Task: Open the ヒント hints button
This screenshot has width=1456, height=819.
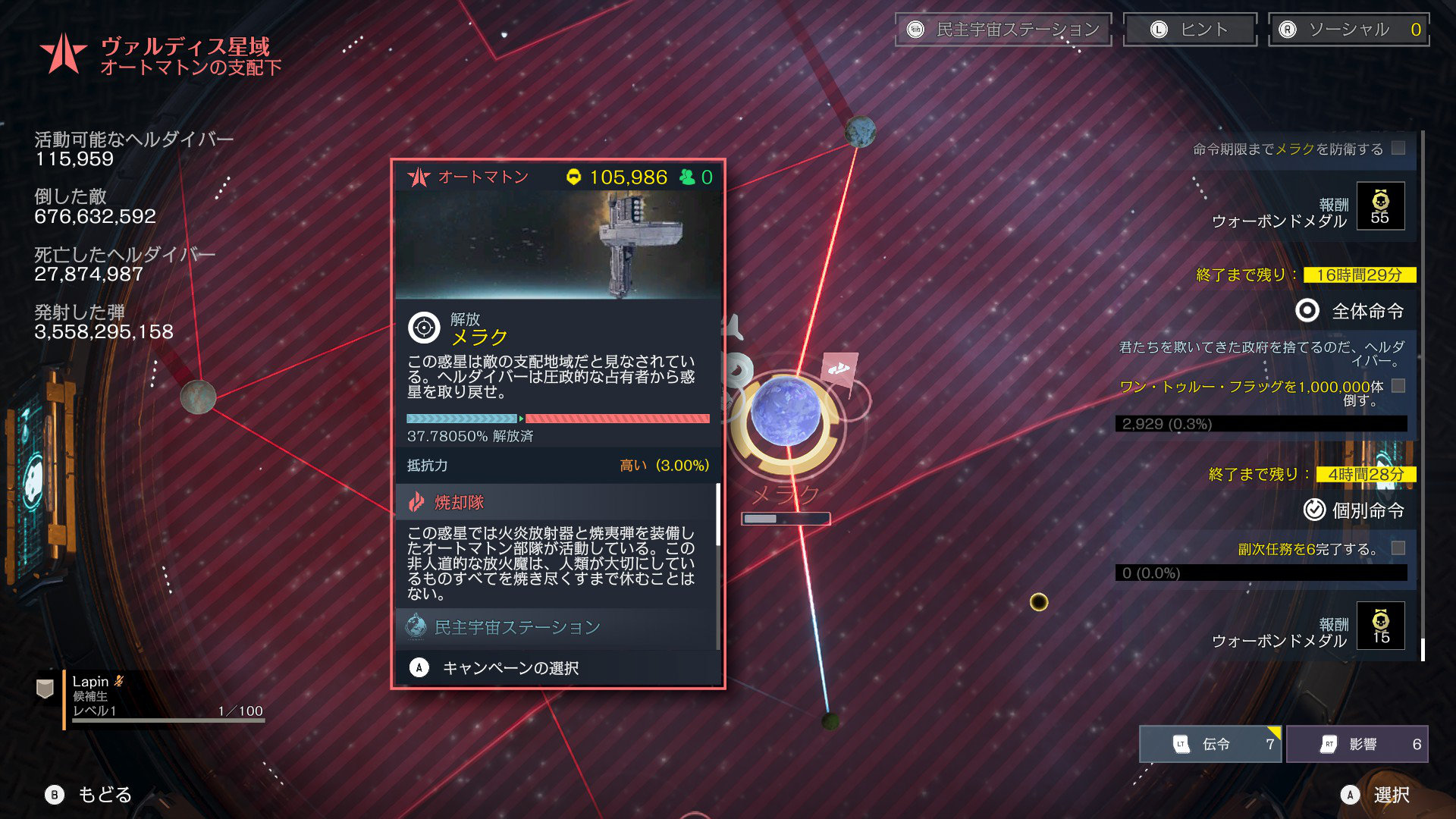Action: click(1189, 30)
